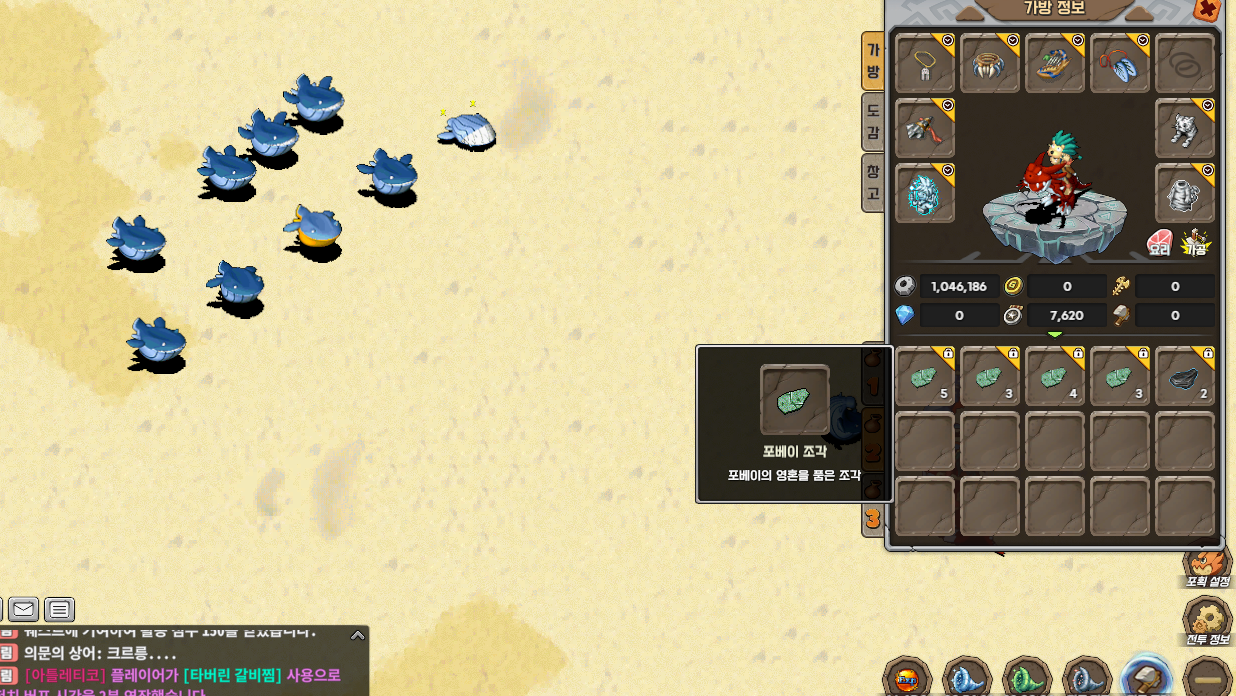This screenshot has height=696, width=1236.
Task: Choose the blue and gold harp slot
Action: pyautogui.click(x=1055, y=64)
